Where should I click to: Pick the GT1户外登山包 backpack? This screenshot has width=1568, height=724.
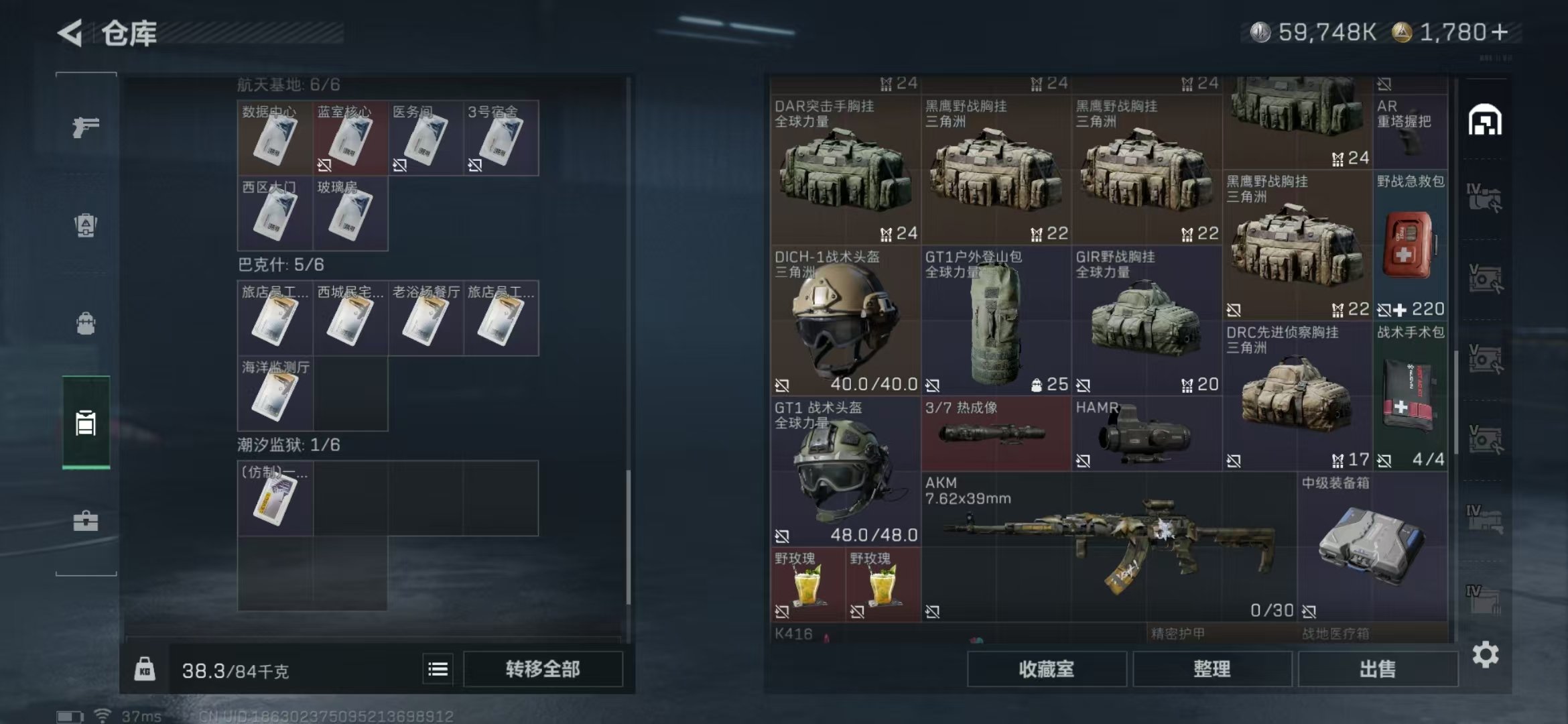[995, 321]
